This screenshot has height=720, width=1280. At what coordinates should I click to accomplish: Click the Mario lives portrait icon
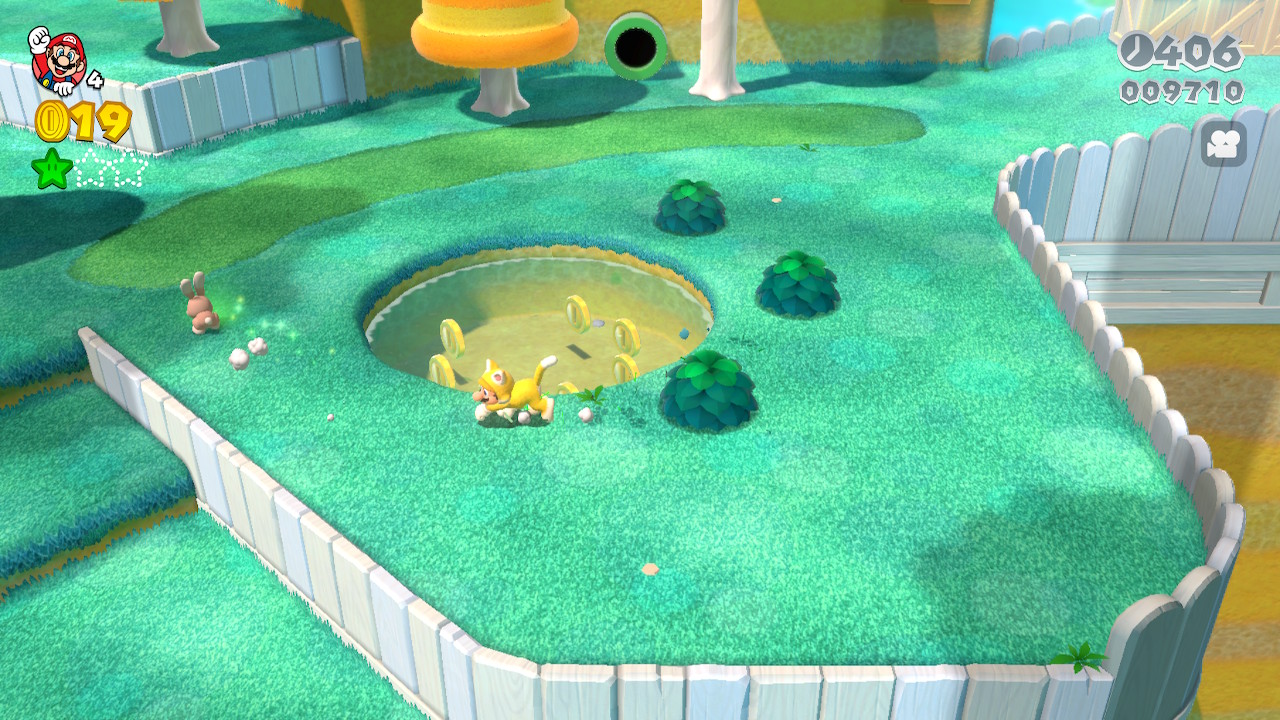57,61
